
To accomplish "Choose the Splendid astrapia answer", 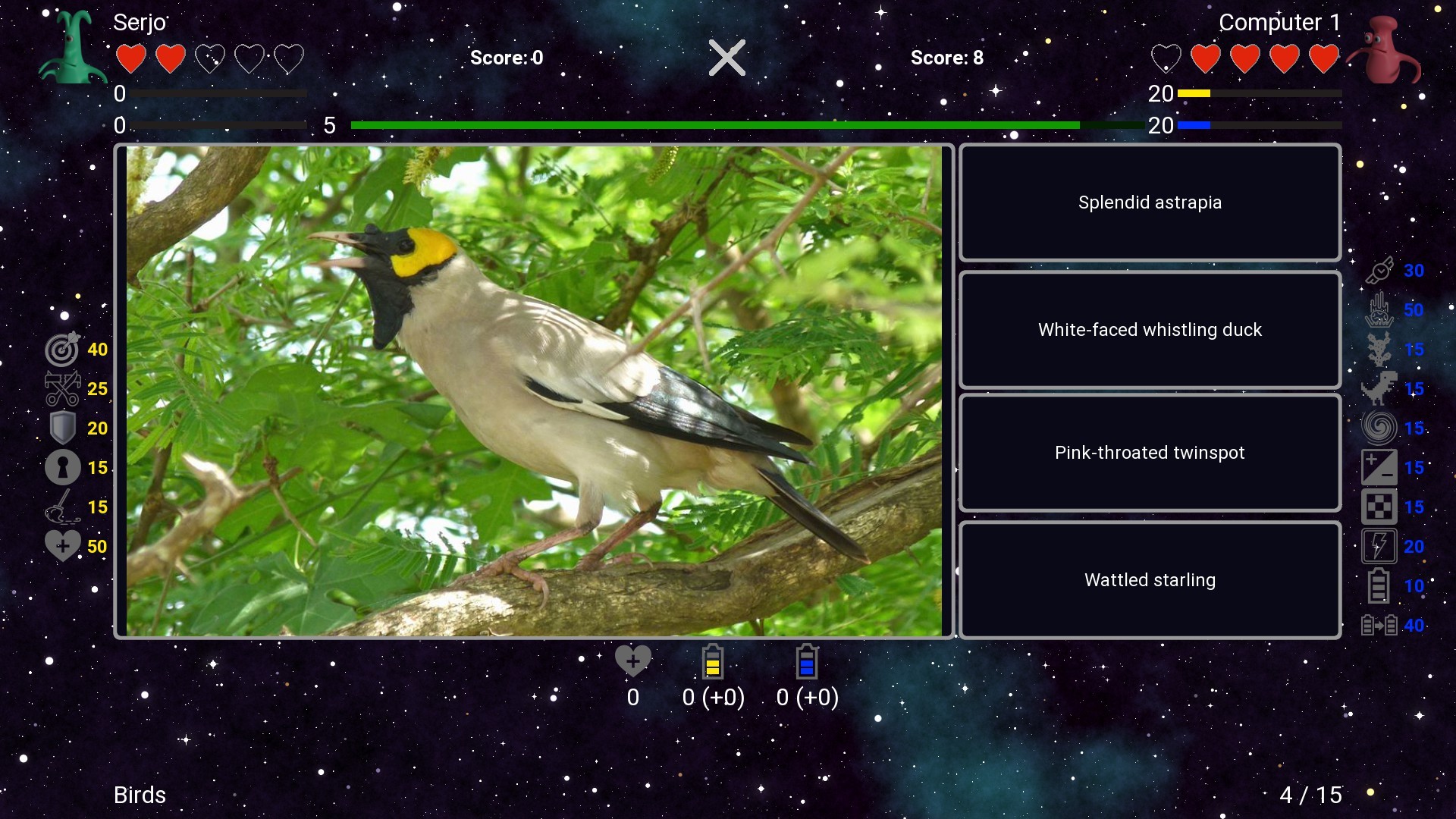I will click(1150, 202).
